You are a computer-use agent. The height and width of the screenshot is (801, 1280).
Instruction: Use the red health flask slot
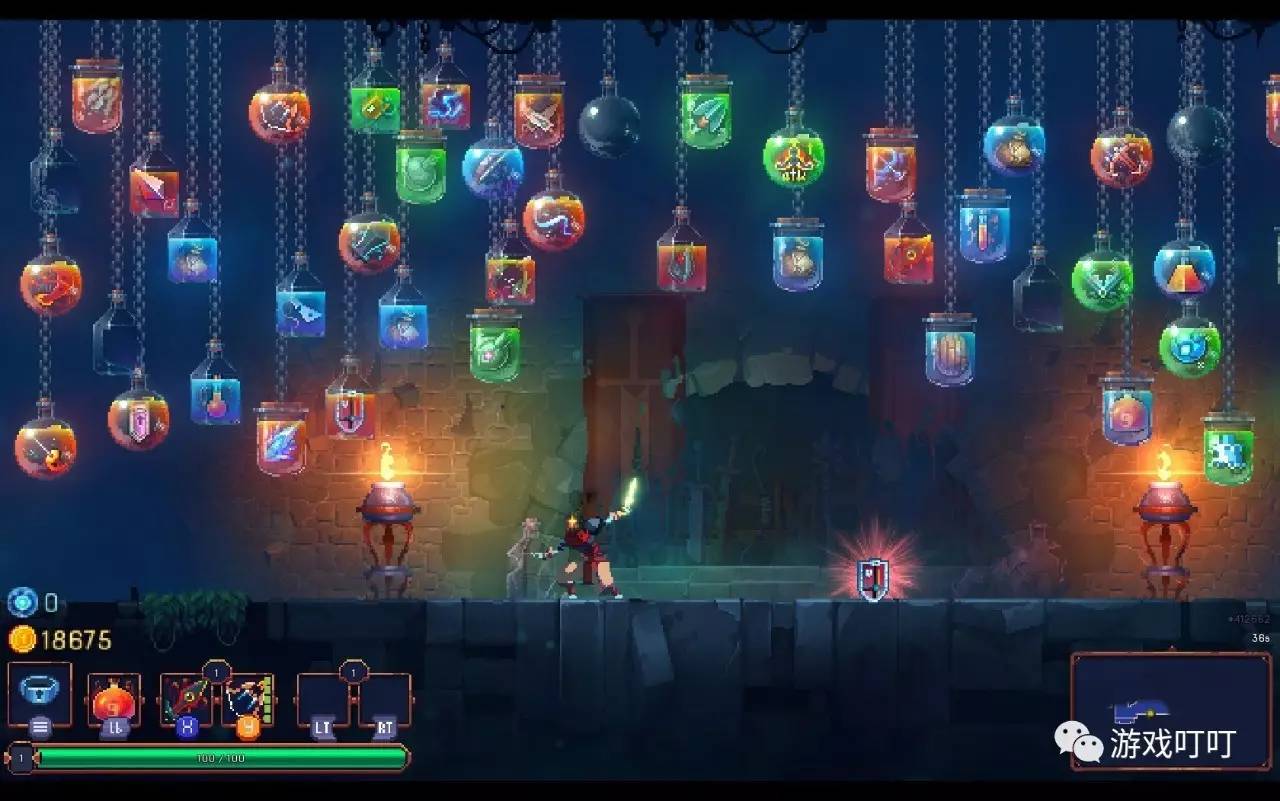[113, 699]
